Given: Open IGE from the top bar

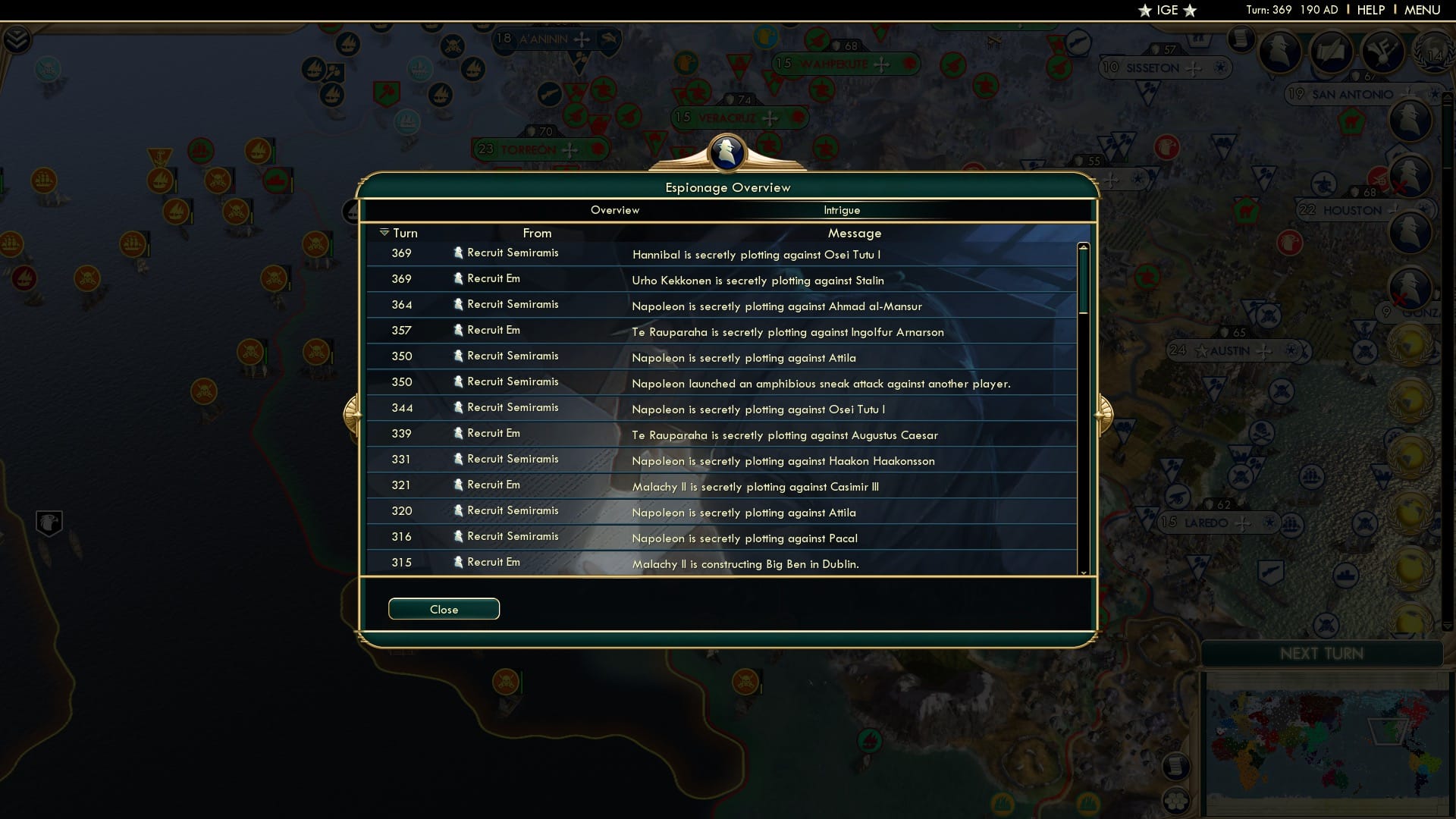Looking at the screenshot, I should click(x=1167, y=10).
